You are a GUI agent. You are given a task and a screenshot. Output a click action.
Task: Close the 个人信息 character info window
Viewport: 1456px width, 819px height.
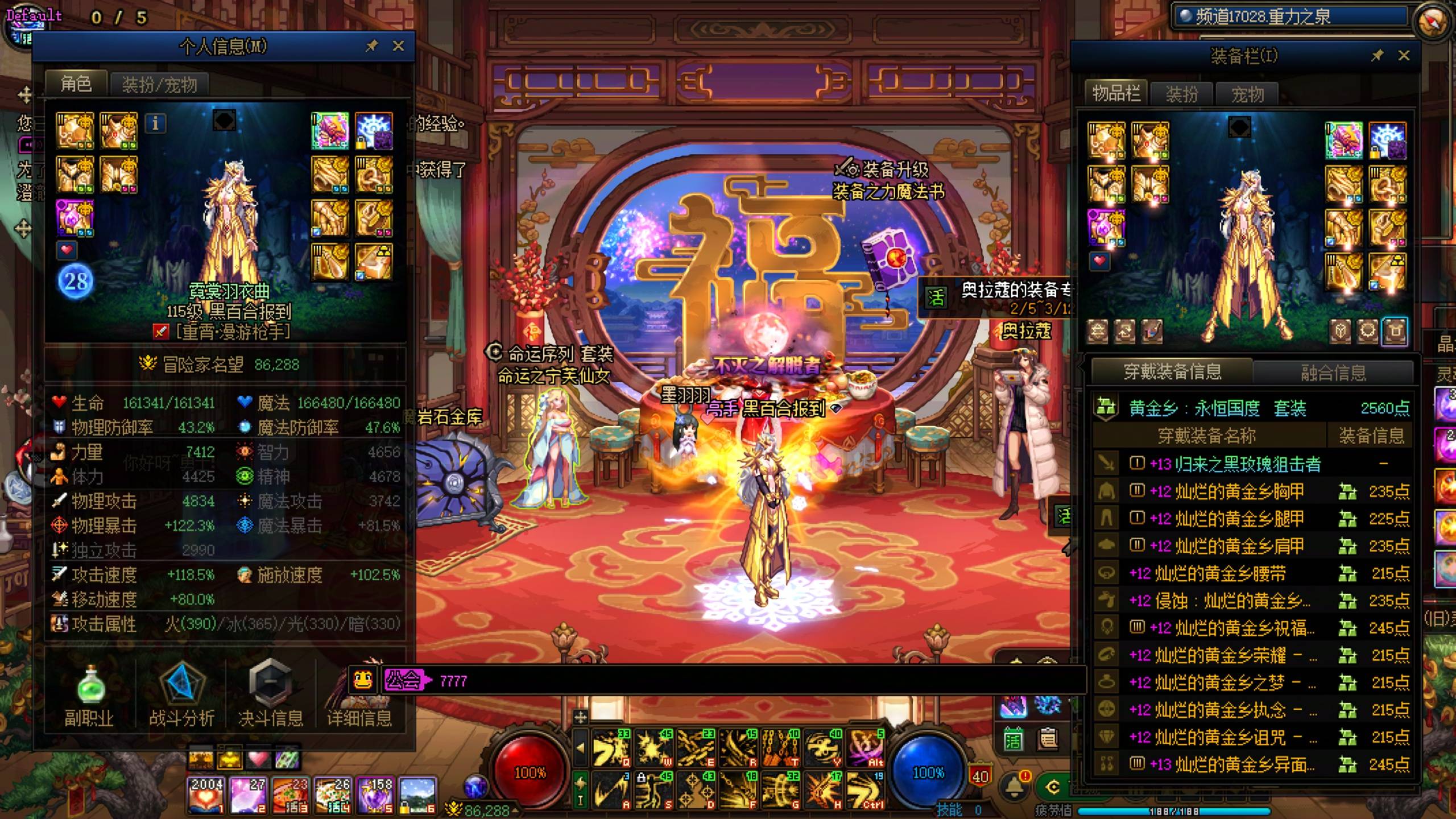[398, 46]
